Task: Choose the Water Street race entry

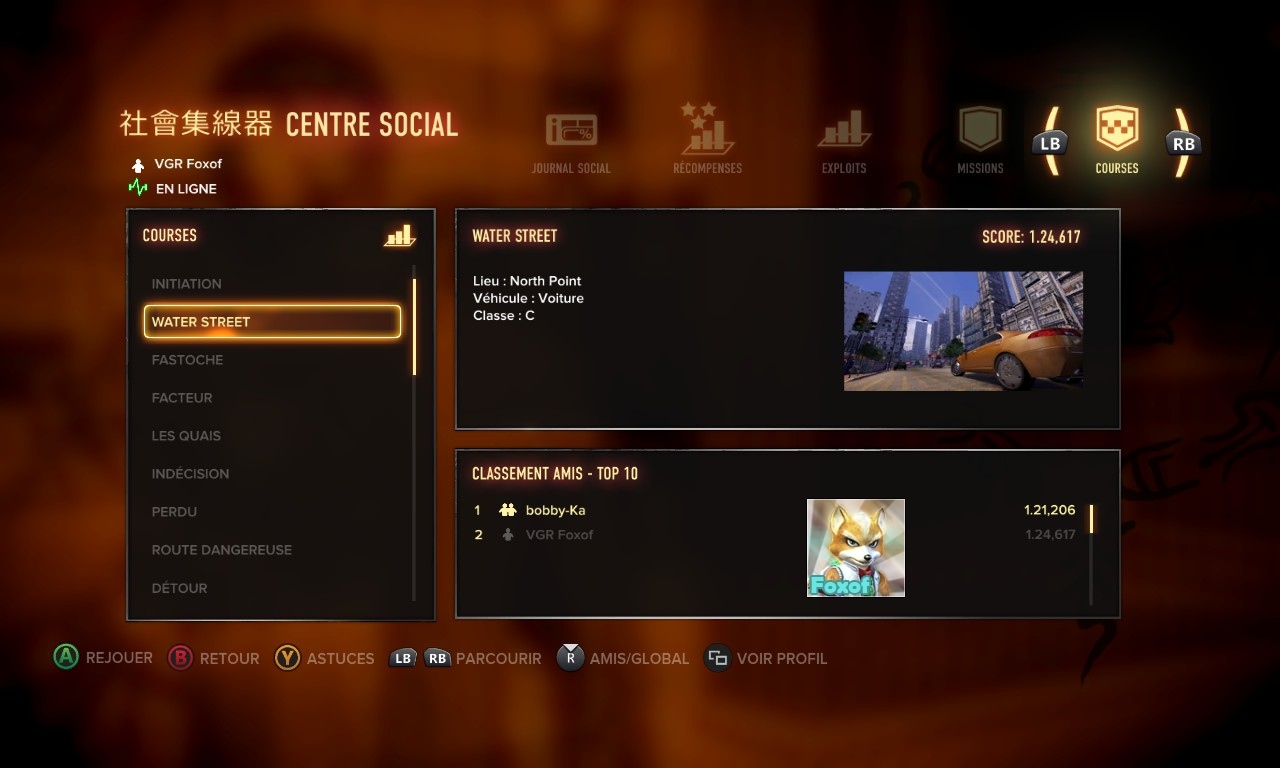Action: (x=272, y=322)
